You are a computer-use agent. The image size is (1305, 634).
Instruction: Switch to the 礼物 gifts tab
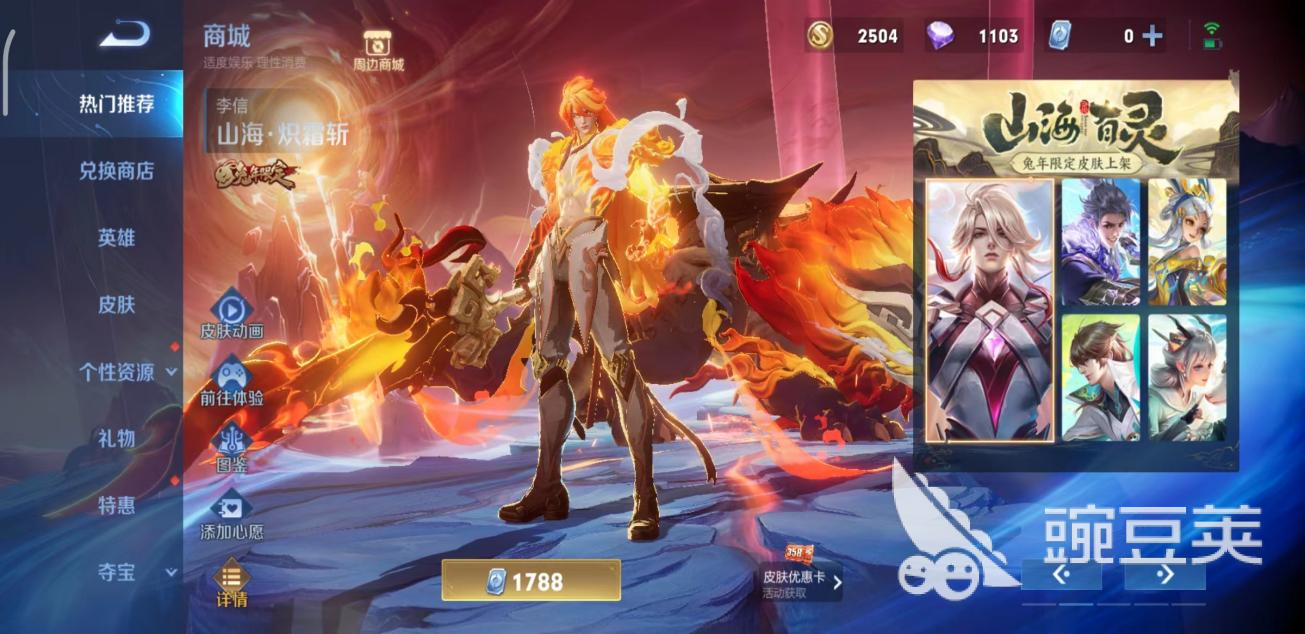tap(116, 438)
